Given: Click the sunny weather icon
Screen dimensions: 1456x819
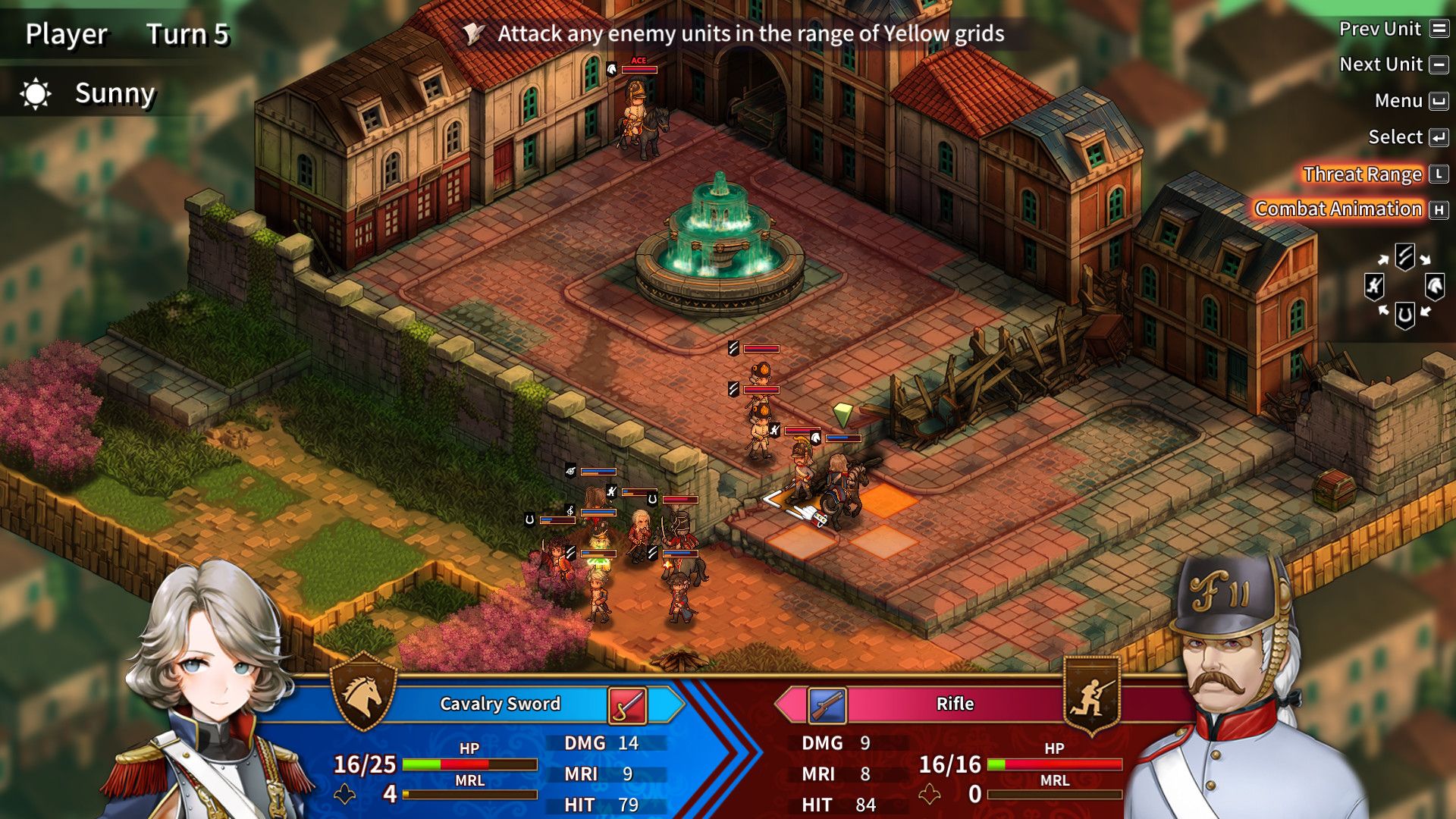Looking at the screenshot, I should tap(35, 93).
